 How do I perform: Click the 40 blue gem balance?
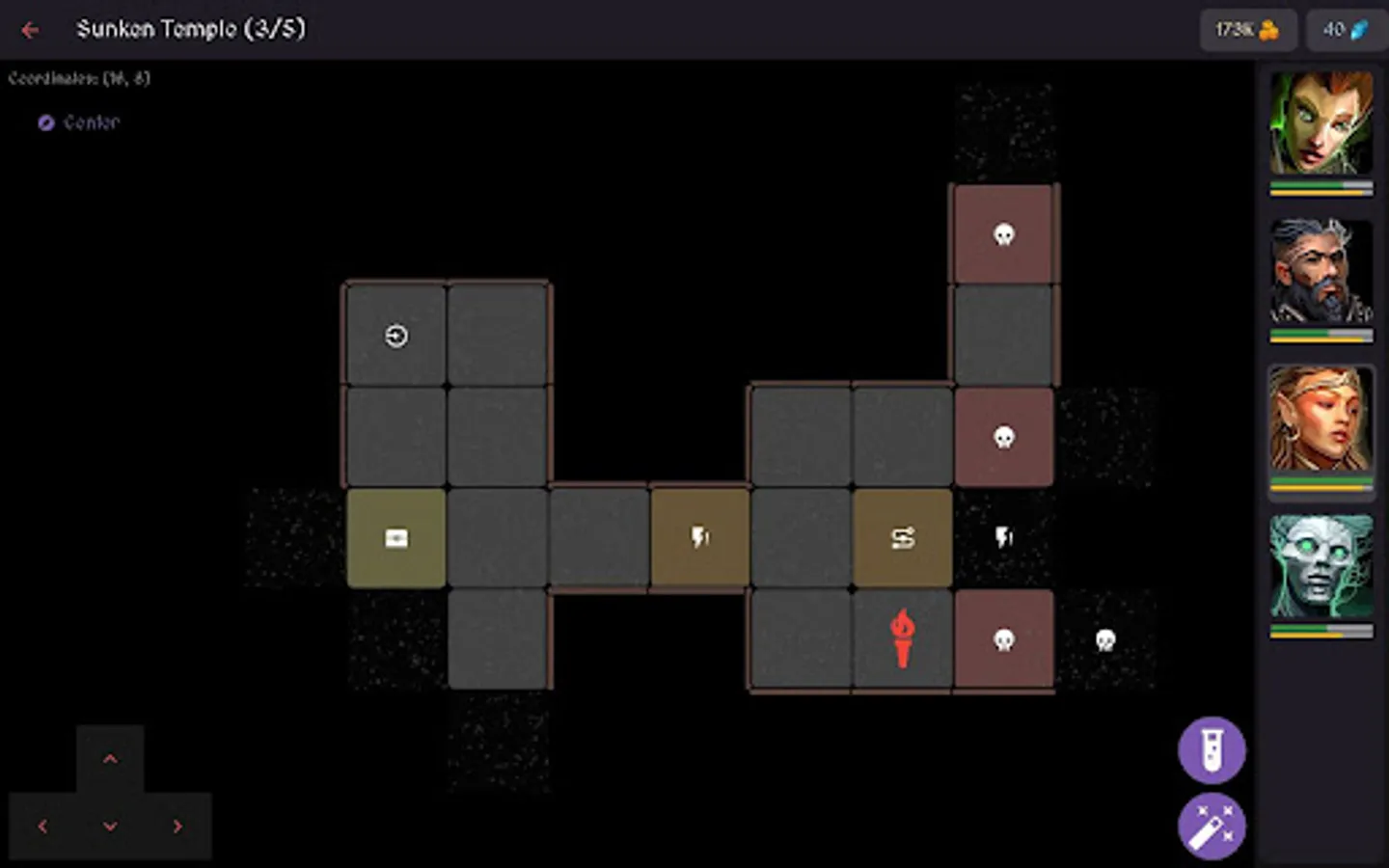coord(1347,30)
